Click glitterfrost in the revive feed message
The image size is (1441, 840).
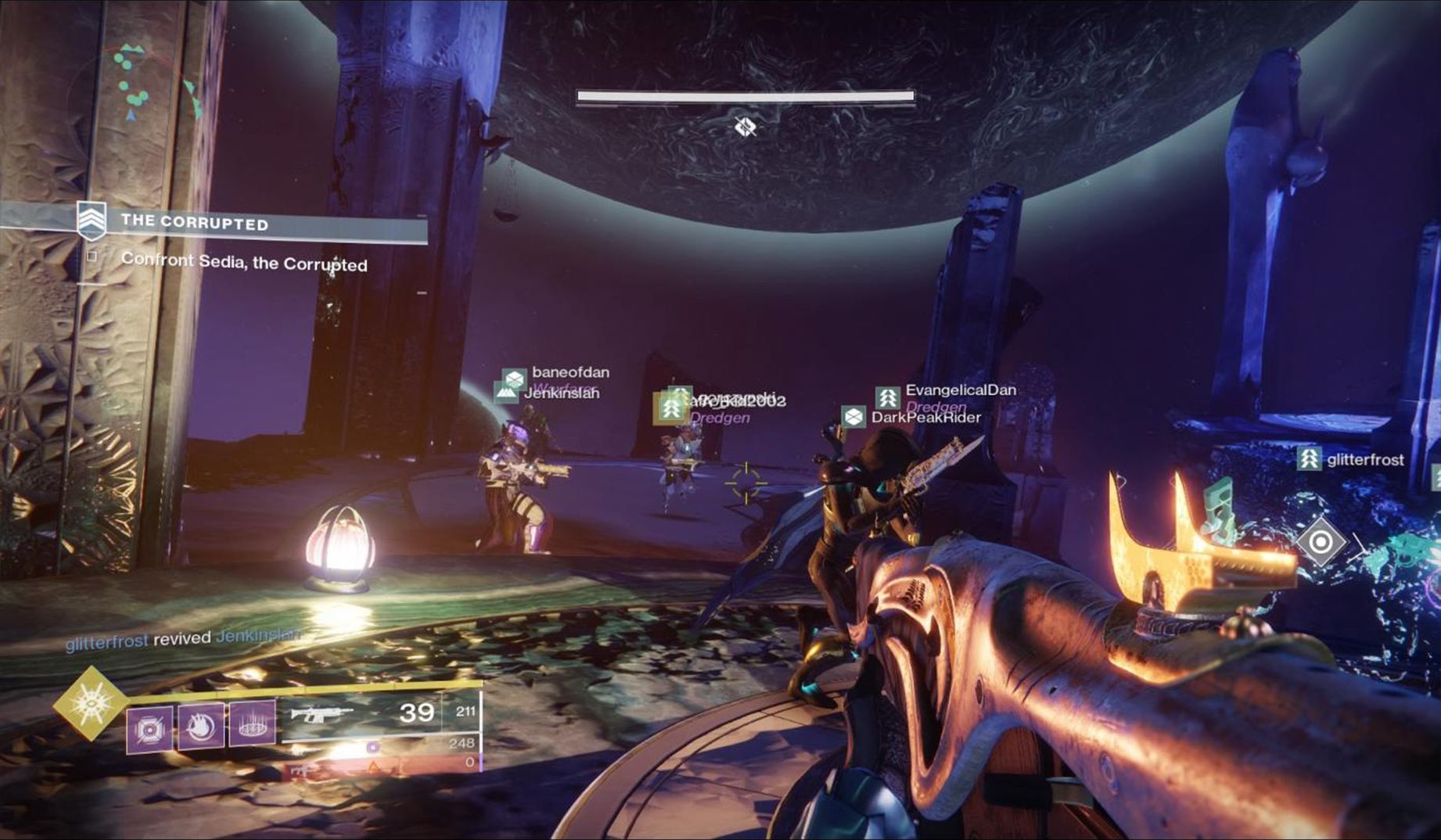[107, 639]
